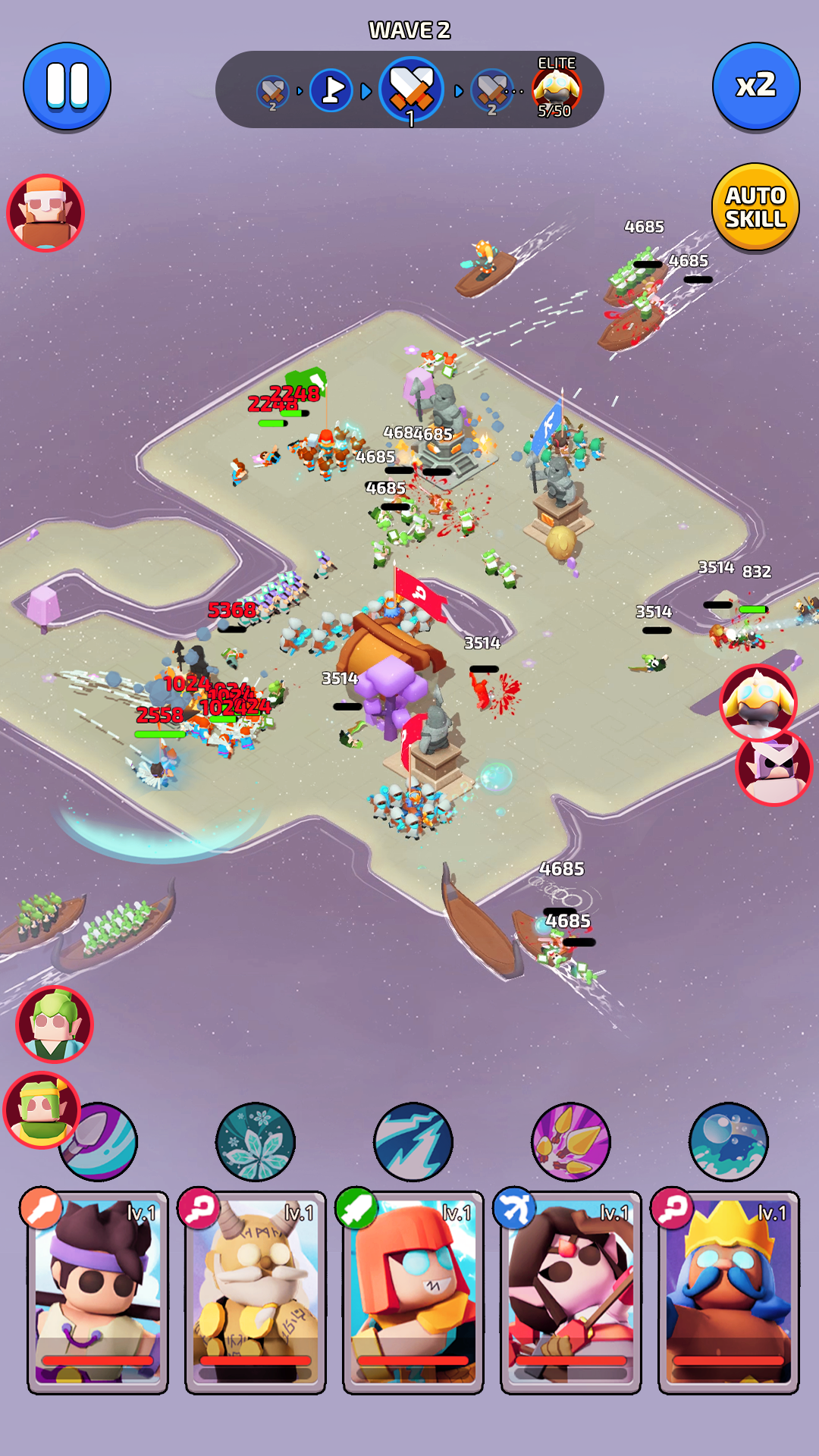The height and width of the screenshot is (1456, 819).
Task: Toggle the x2 speed button
Action: 755,86
